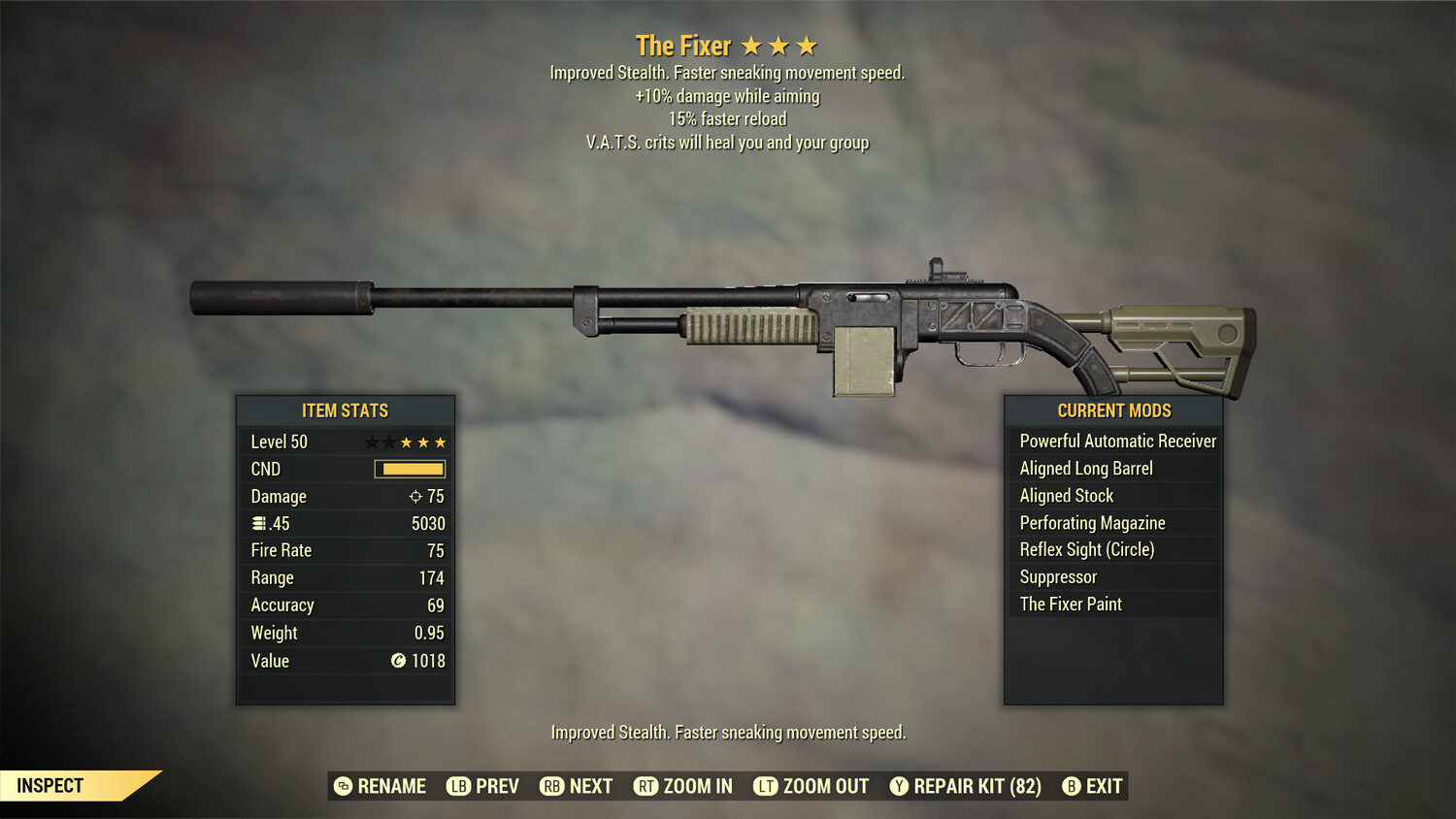Click the LT Zoom Out icon

[x=765, y=786]
